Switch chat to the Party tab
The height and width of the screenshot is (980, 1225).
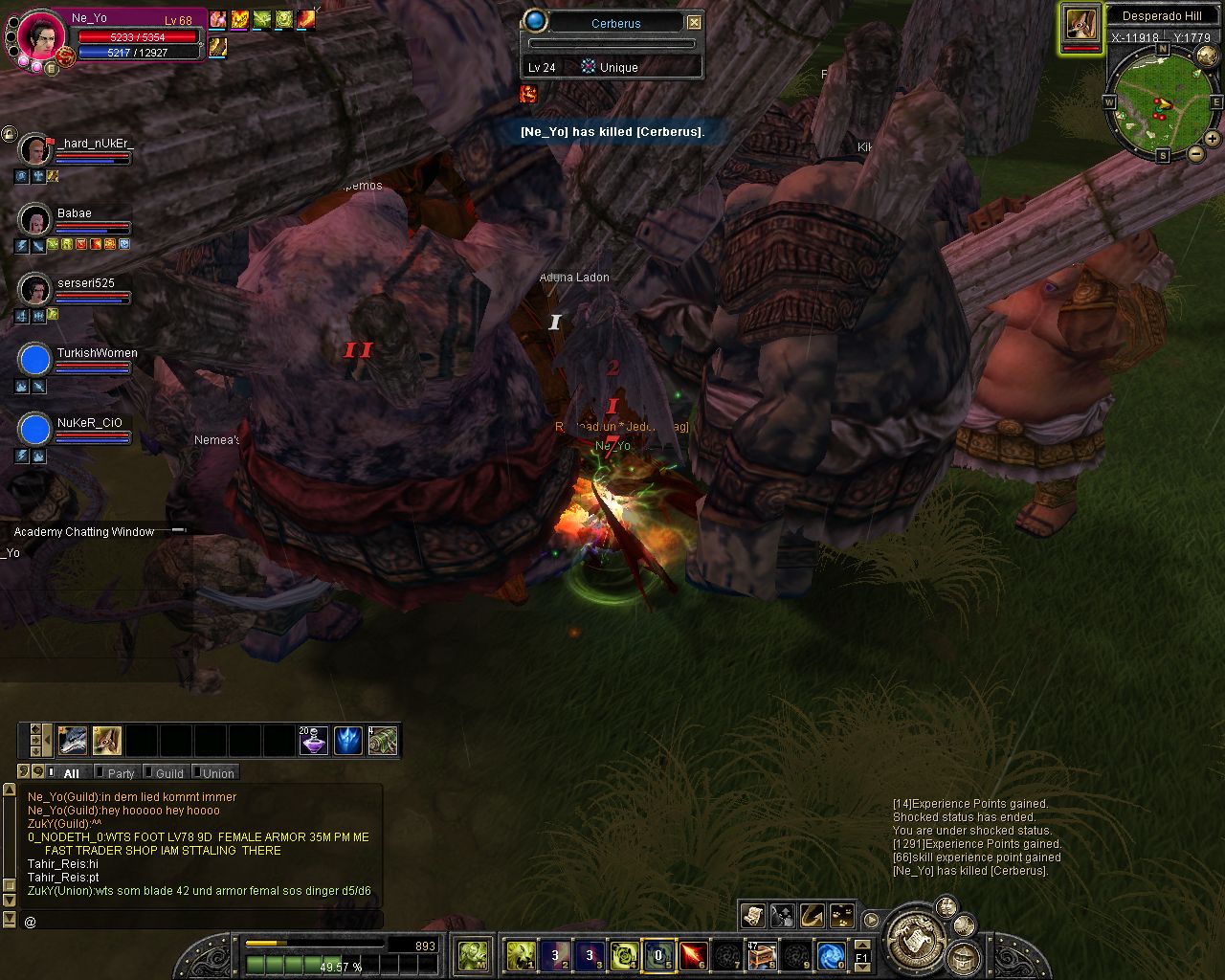(x=121, y=773)
